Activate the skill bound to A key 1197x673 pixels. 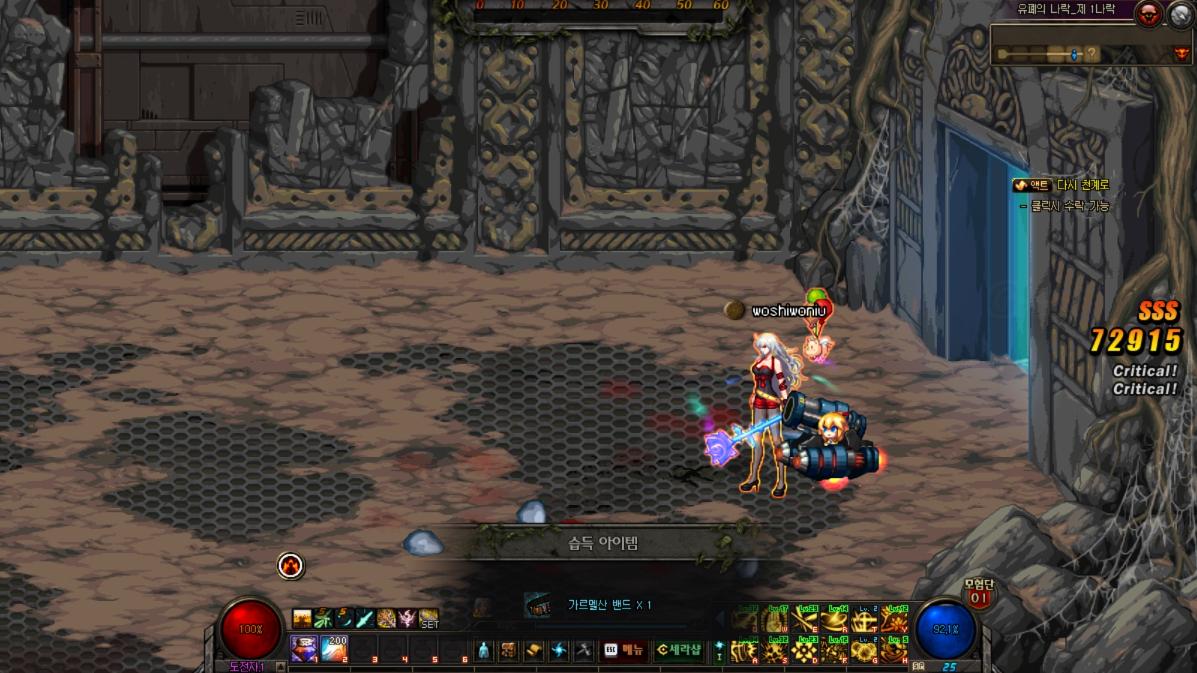coord(743,651)
